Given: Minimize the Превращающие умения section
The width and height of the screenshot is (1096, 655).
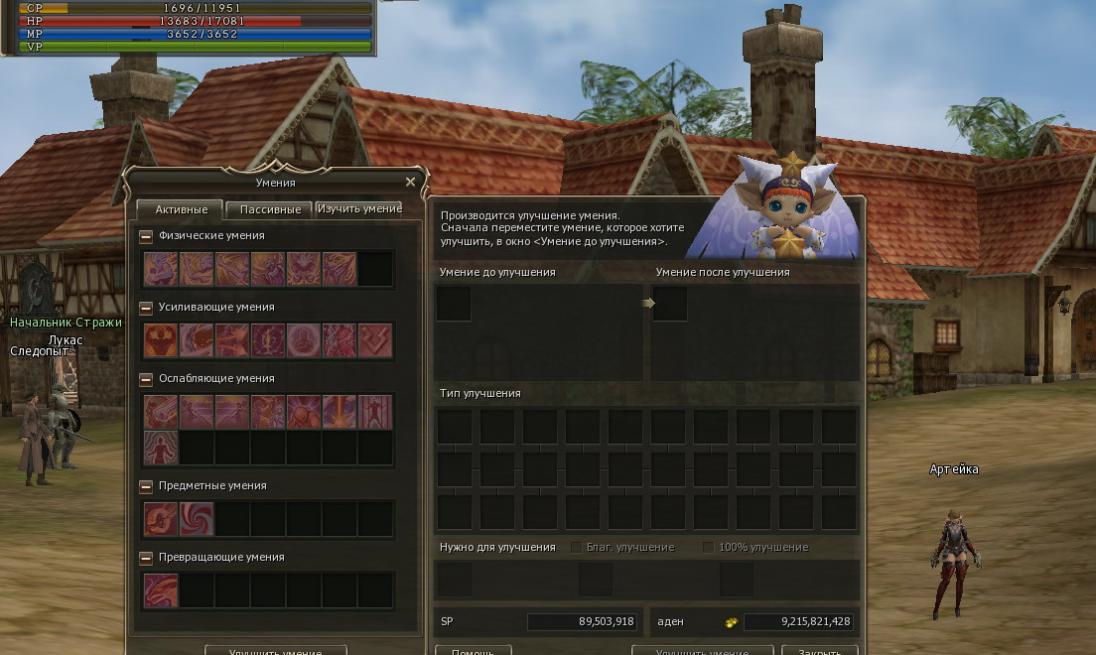Looking at the screenshot, I should click(x=146, y=557).
